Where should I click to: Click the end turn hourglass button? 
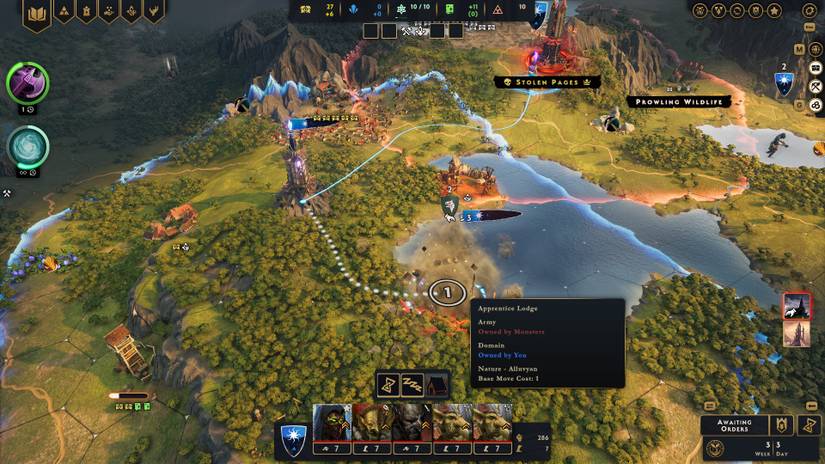tap(805, 425)
